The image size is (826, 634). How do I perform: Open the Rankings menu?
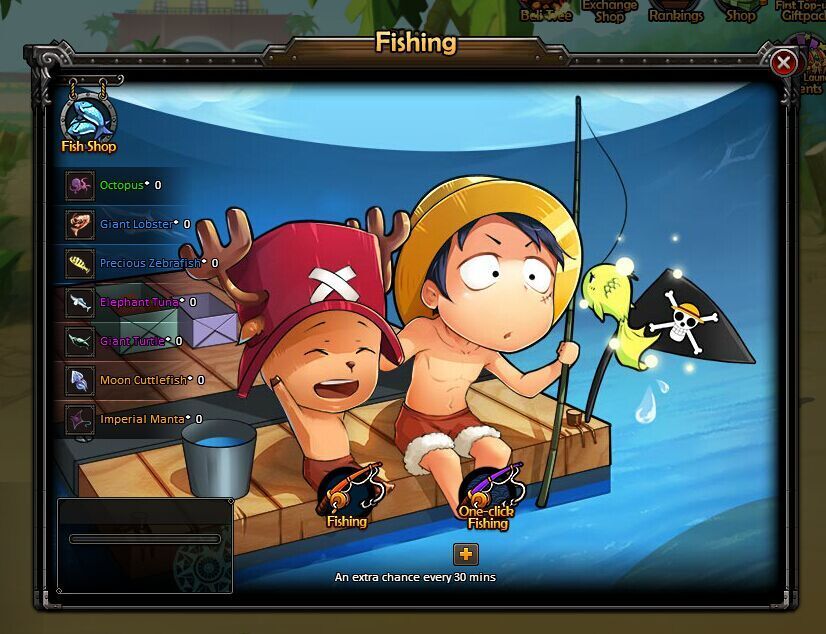[676, 12]
